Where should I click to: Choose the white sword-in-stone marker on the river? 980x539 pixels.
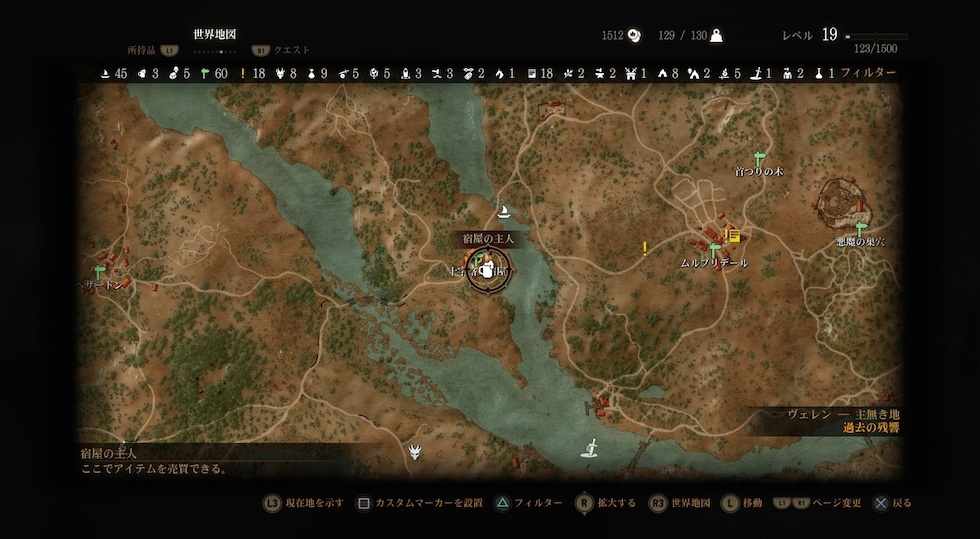point(591,448)
